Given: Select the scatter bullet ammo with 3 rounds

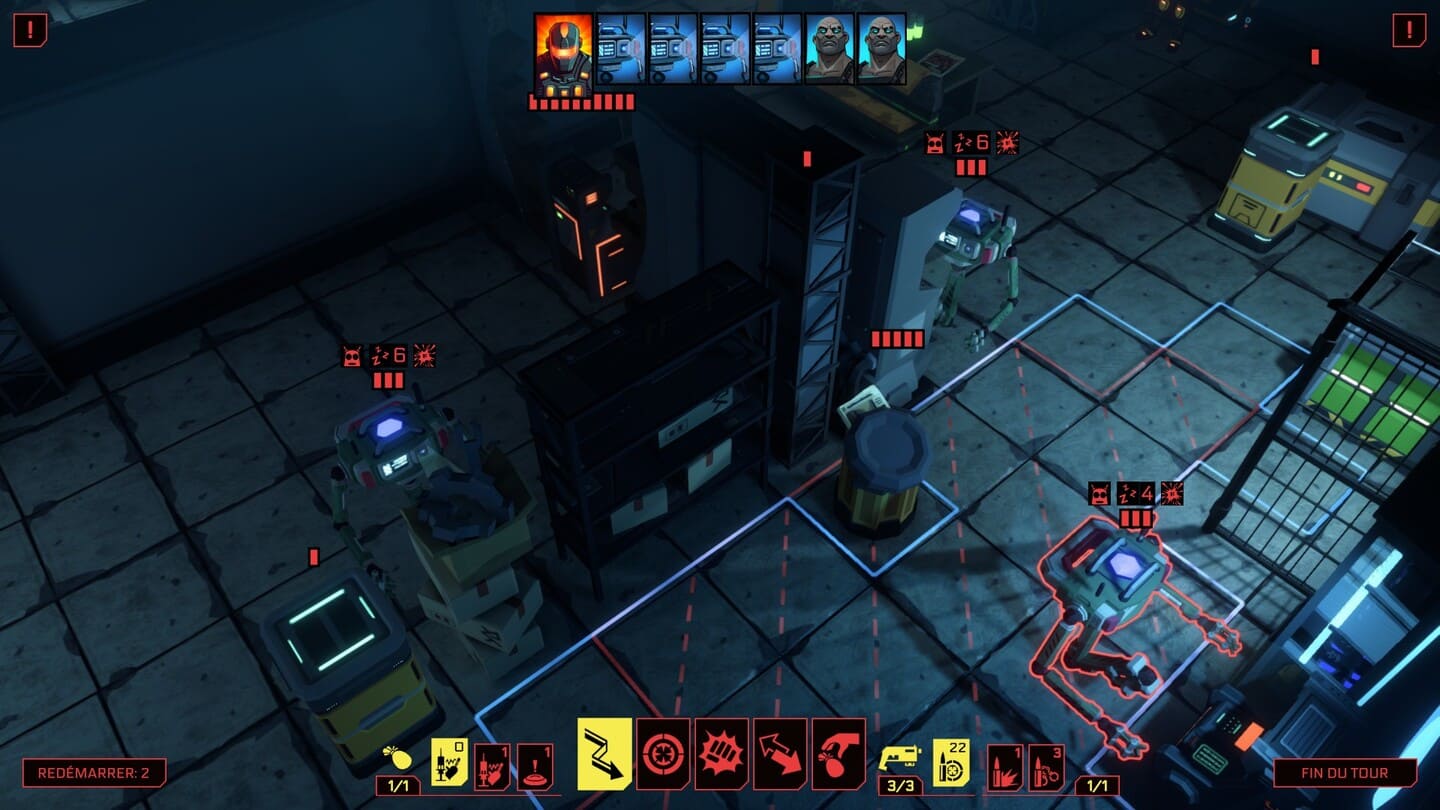Looking at the screenshot, I should (x=1046, y=766).
